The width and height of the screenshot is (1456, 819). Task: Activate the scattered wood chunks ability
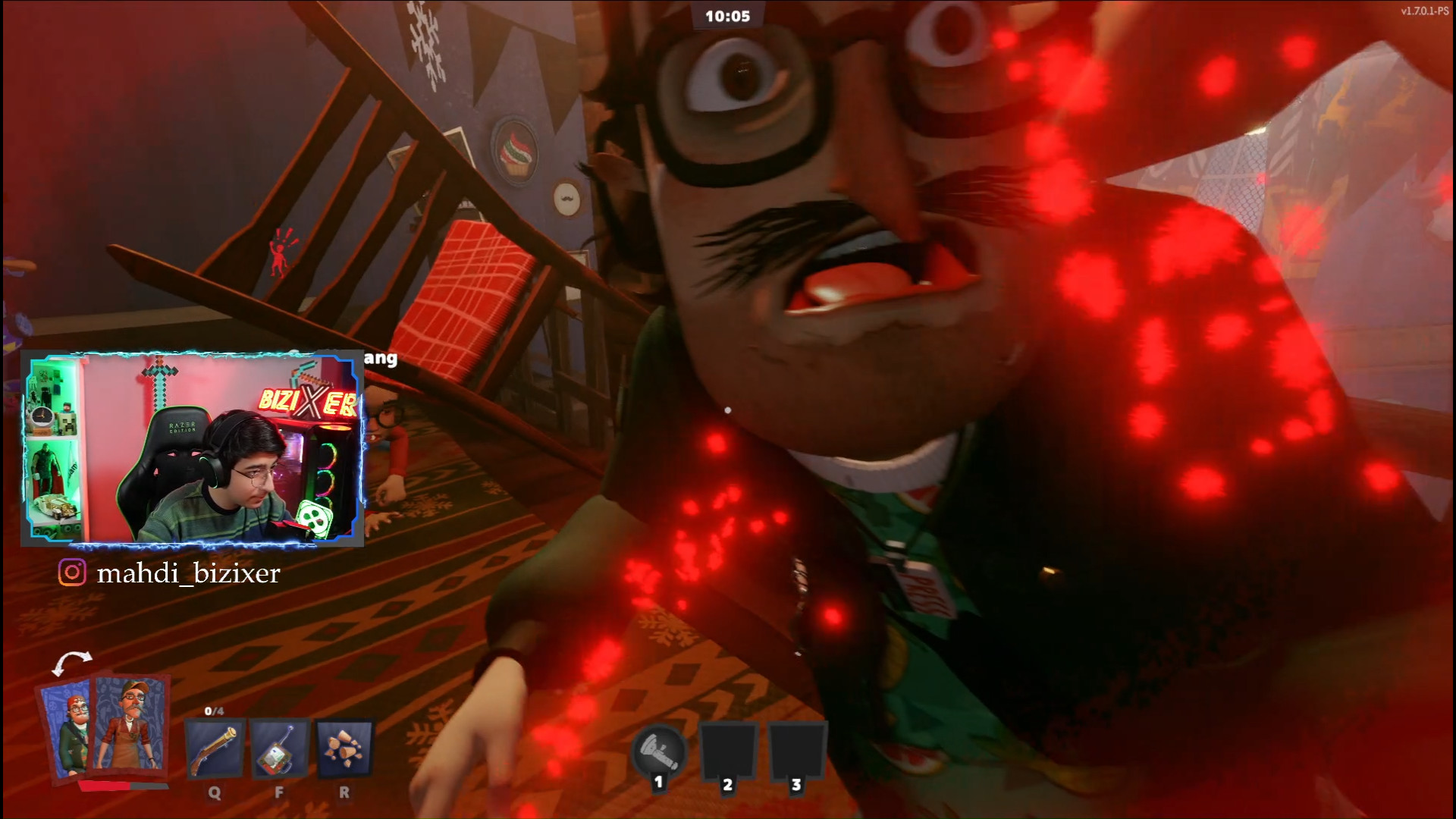[344, 749]
